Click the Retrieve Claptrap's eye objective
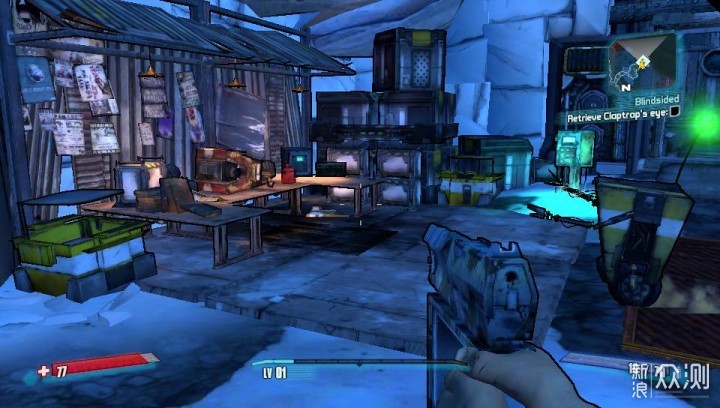The width and height of the screenshot is (720, 408). pos(616,115)
